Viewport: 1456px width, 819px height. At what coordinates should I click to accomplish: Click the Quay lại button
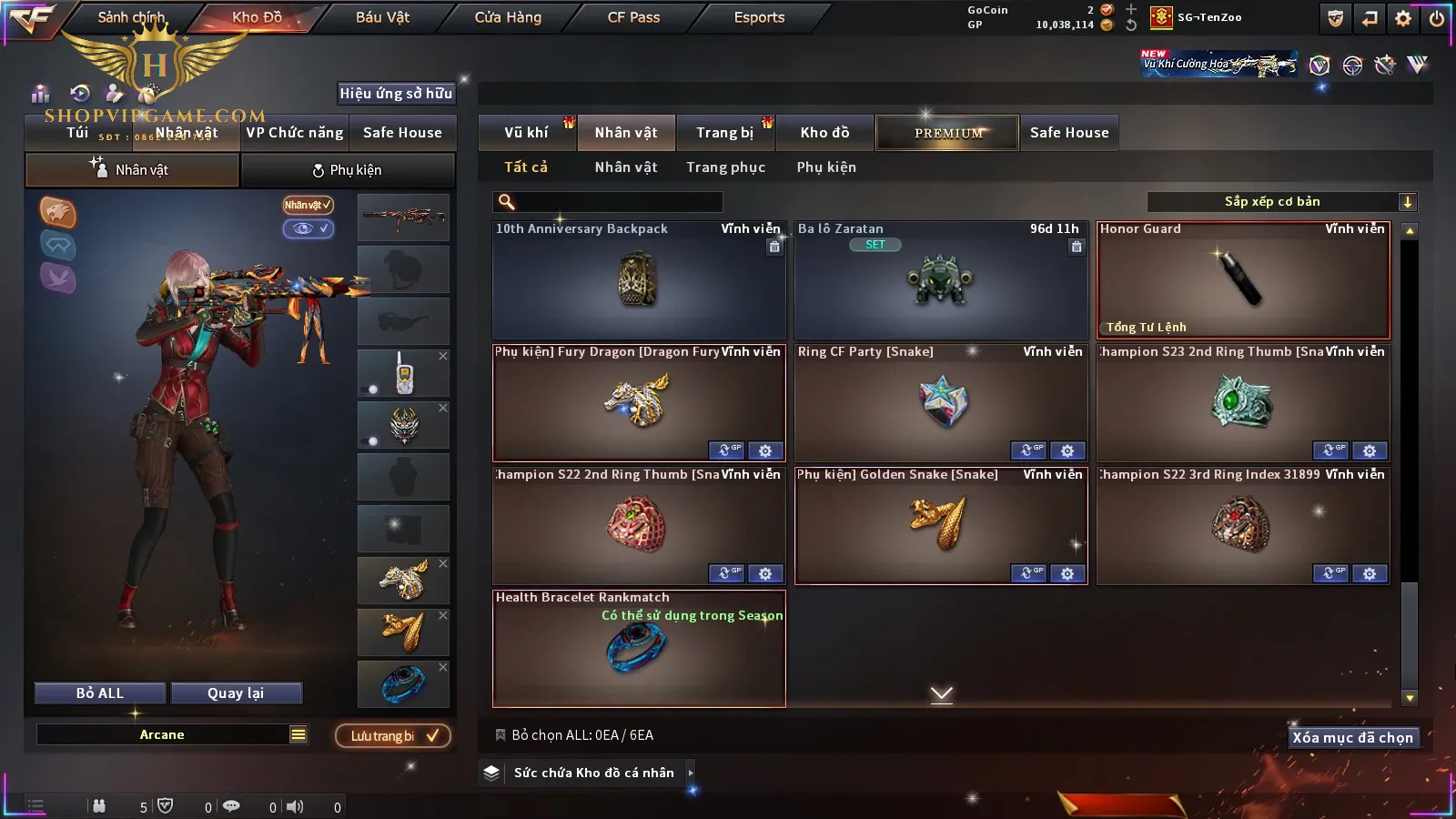point(236,693)
